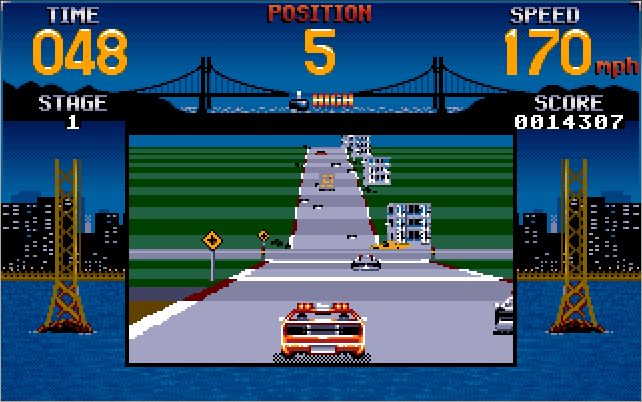
Task: Click the HIGH gear shift indicator
Action: (x=321, y=100)
